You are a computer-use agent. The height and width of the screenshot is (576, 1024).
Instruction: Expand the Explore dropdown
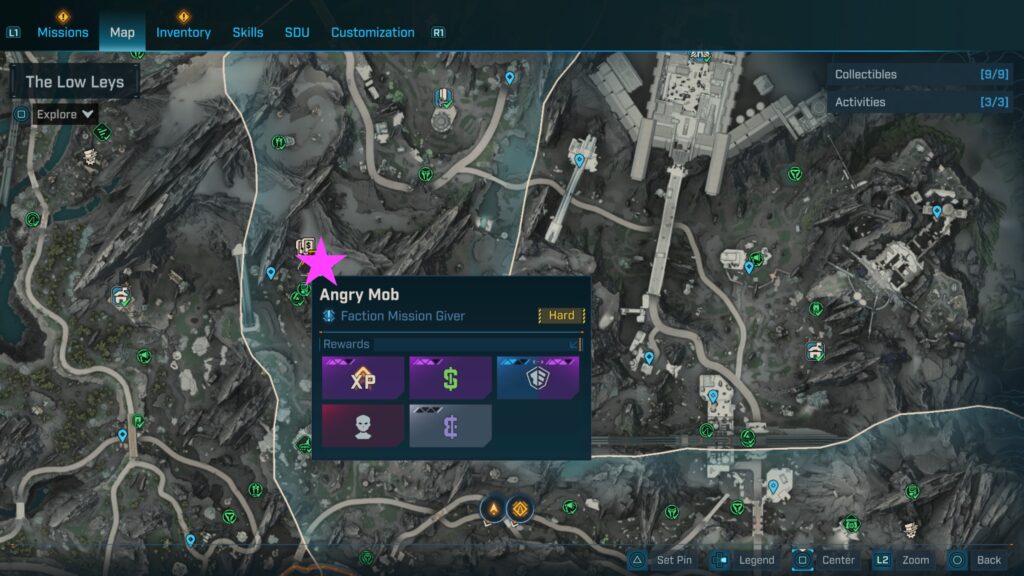pyautogui.click(x=66, y=114)
